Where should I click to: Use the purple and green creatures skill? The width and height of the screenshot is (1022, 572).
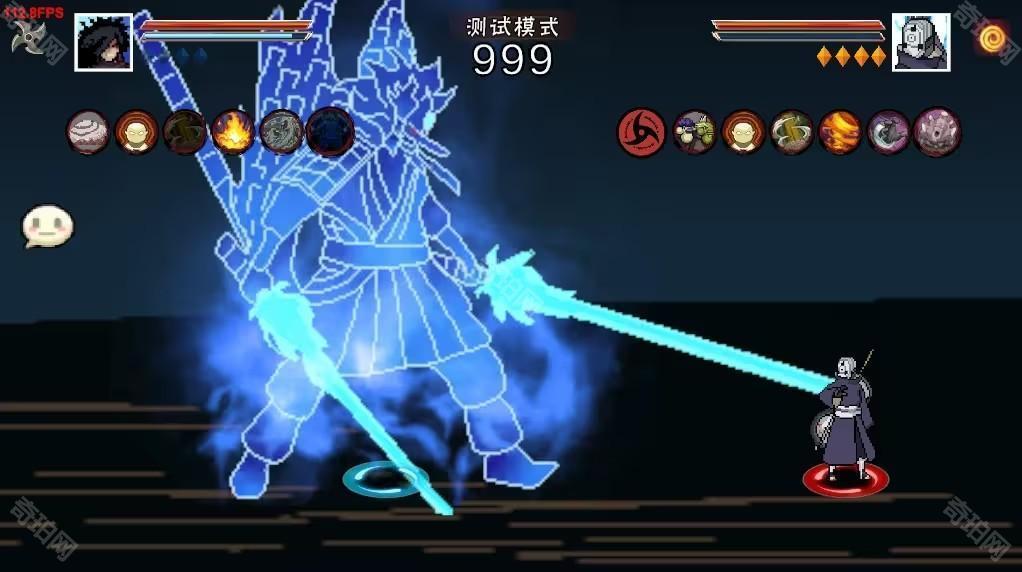(694, 132)
